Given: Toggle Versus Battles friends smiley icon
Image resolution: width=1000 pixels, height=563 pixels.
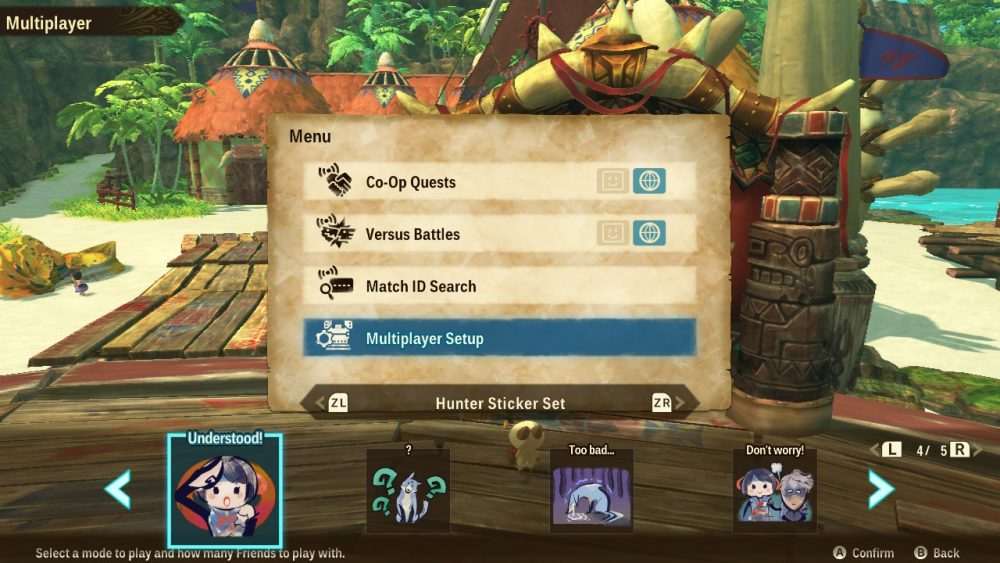Looking at the screenshot, I should [613, 233].
